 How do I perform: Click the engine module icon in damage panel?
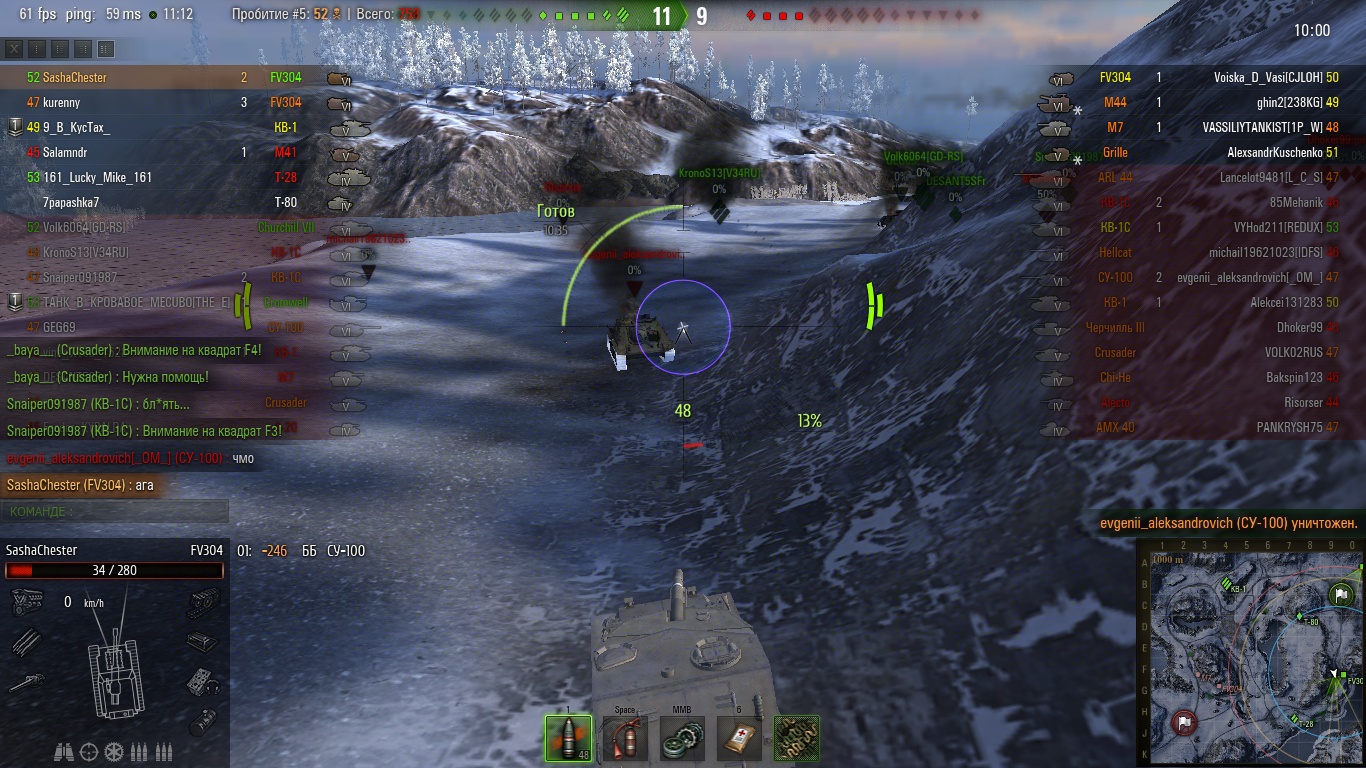pos(26,601)
